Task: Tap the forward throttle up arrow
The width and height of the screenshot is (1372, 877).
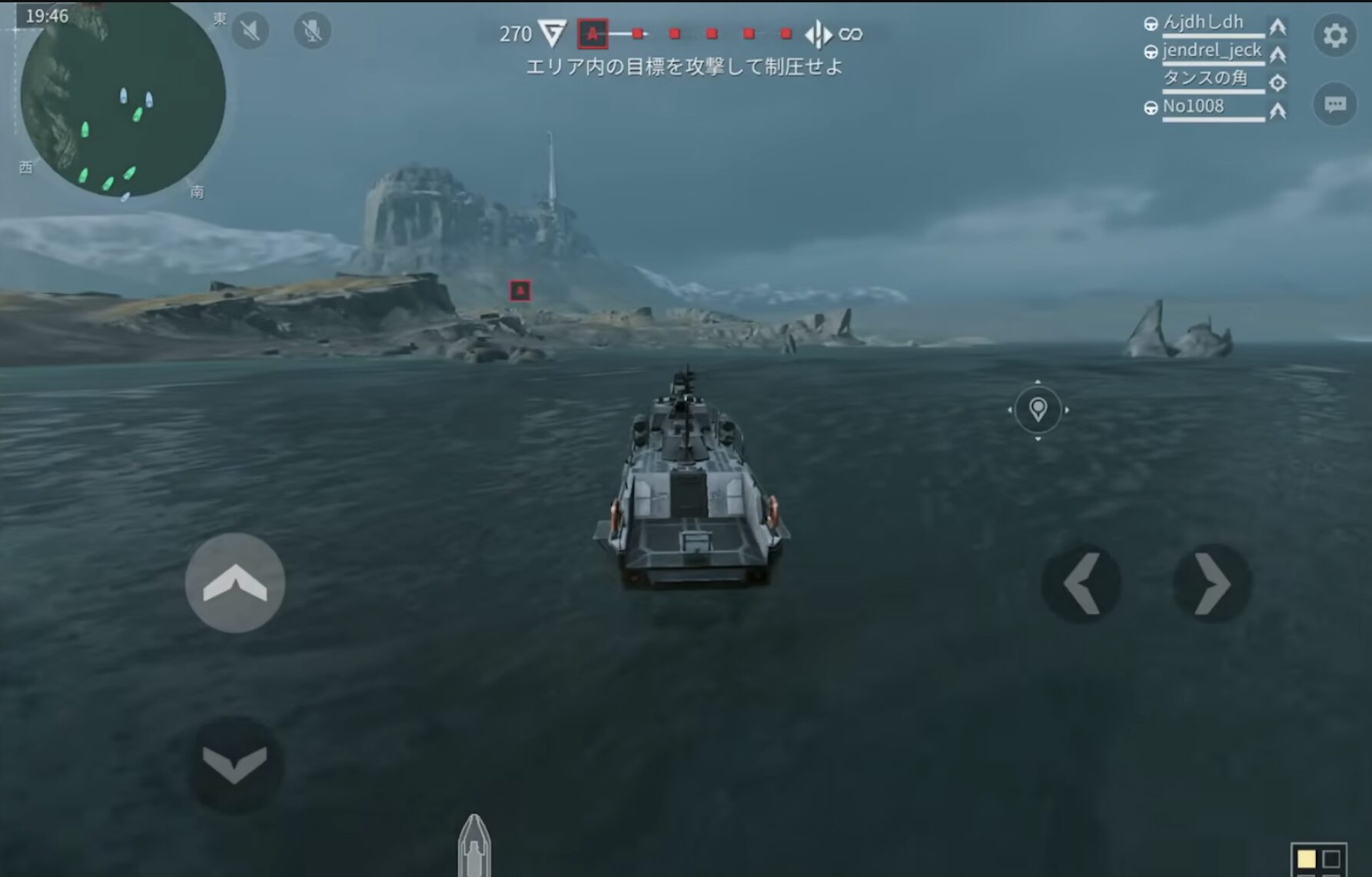Action: pos(235,583)
